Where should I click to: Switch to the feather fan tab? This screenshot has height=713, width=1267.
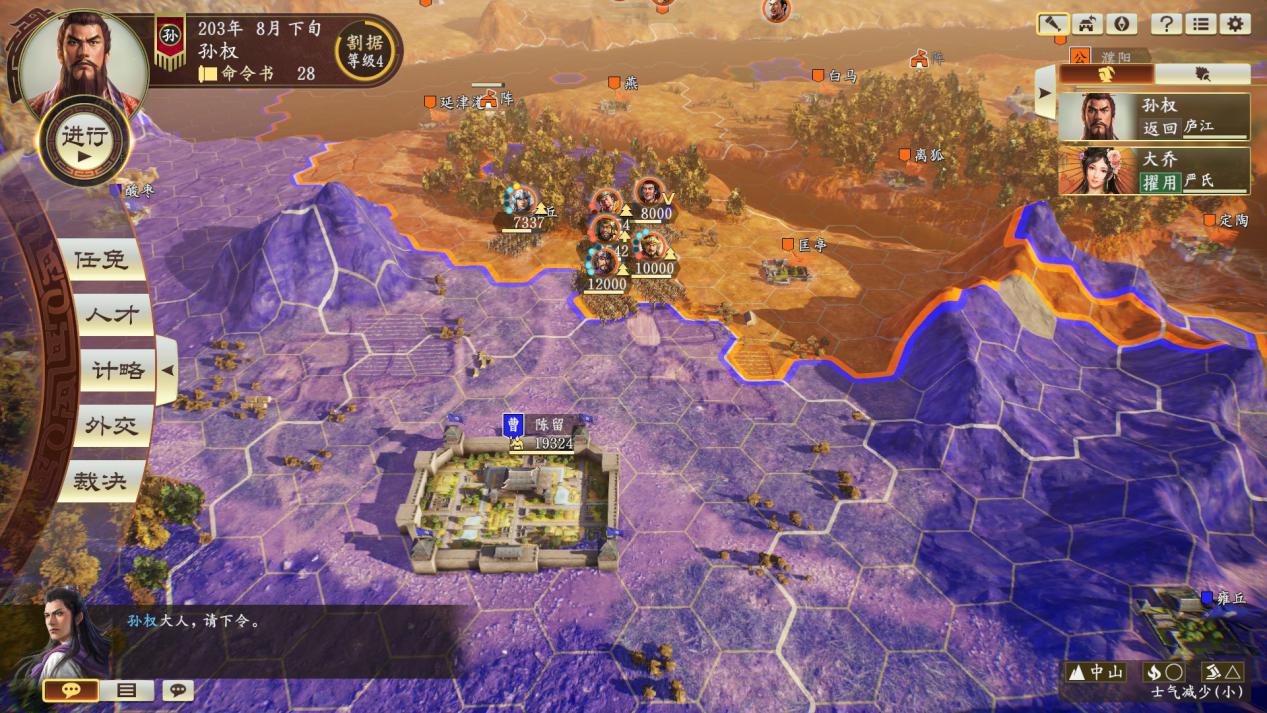1202,73
